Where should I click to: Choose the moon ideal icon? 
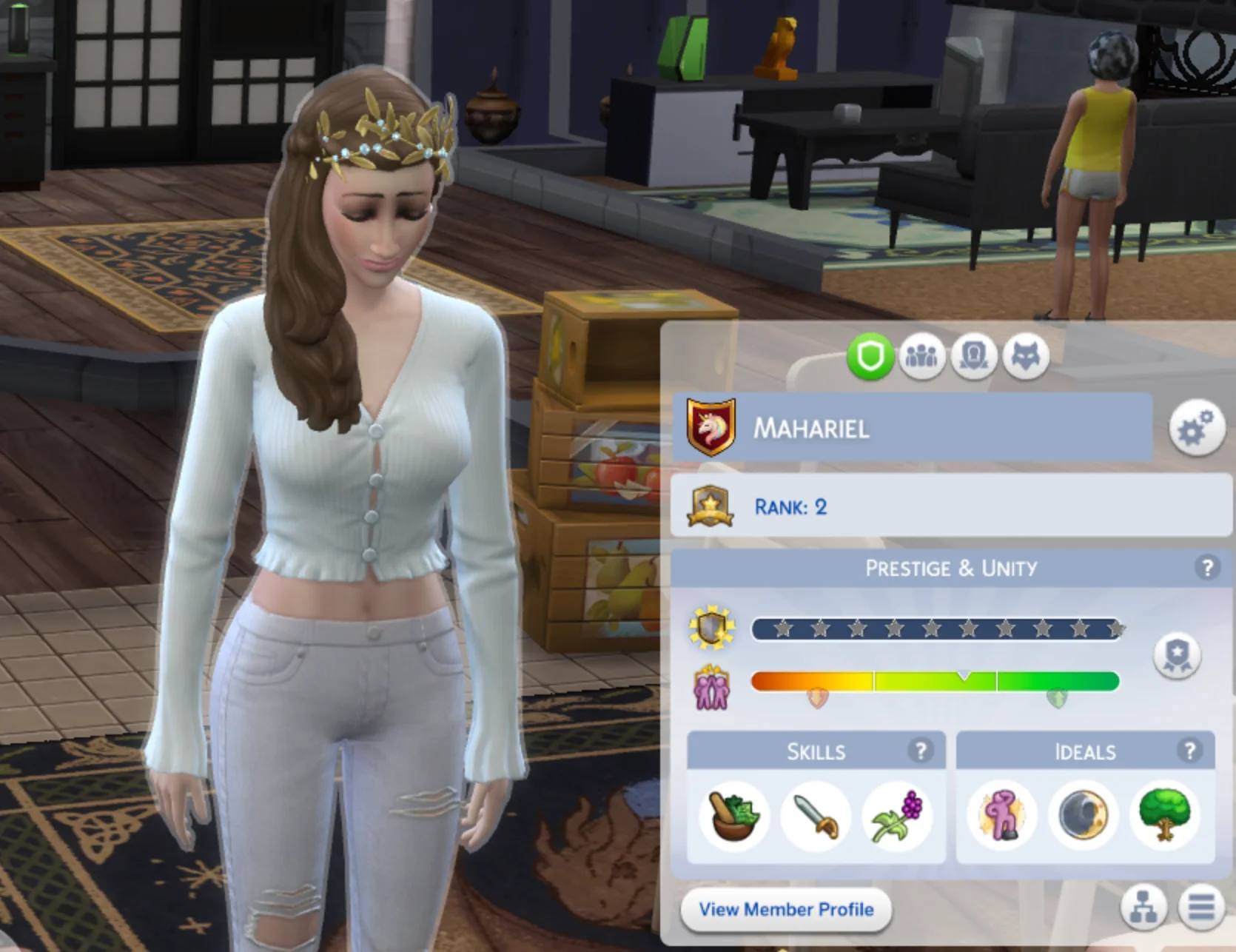click(1084, 817)
